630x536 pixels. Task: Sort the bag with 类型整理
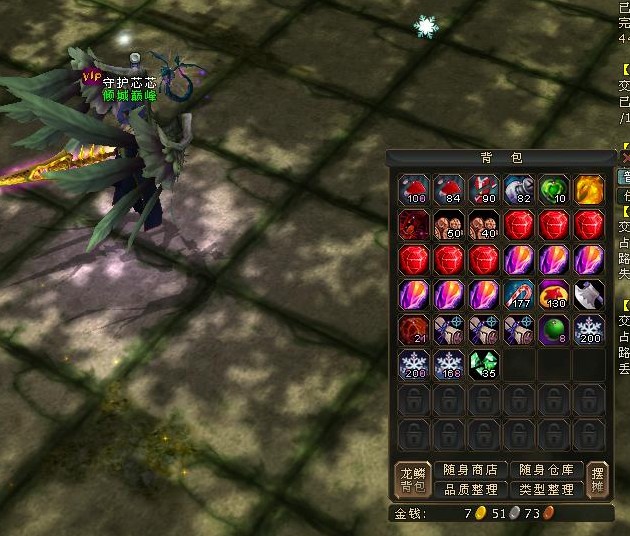point(546,490)
